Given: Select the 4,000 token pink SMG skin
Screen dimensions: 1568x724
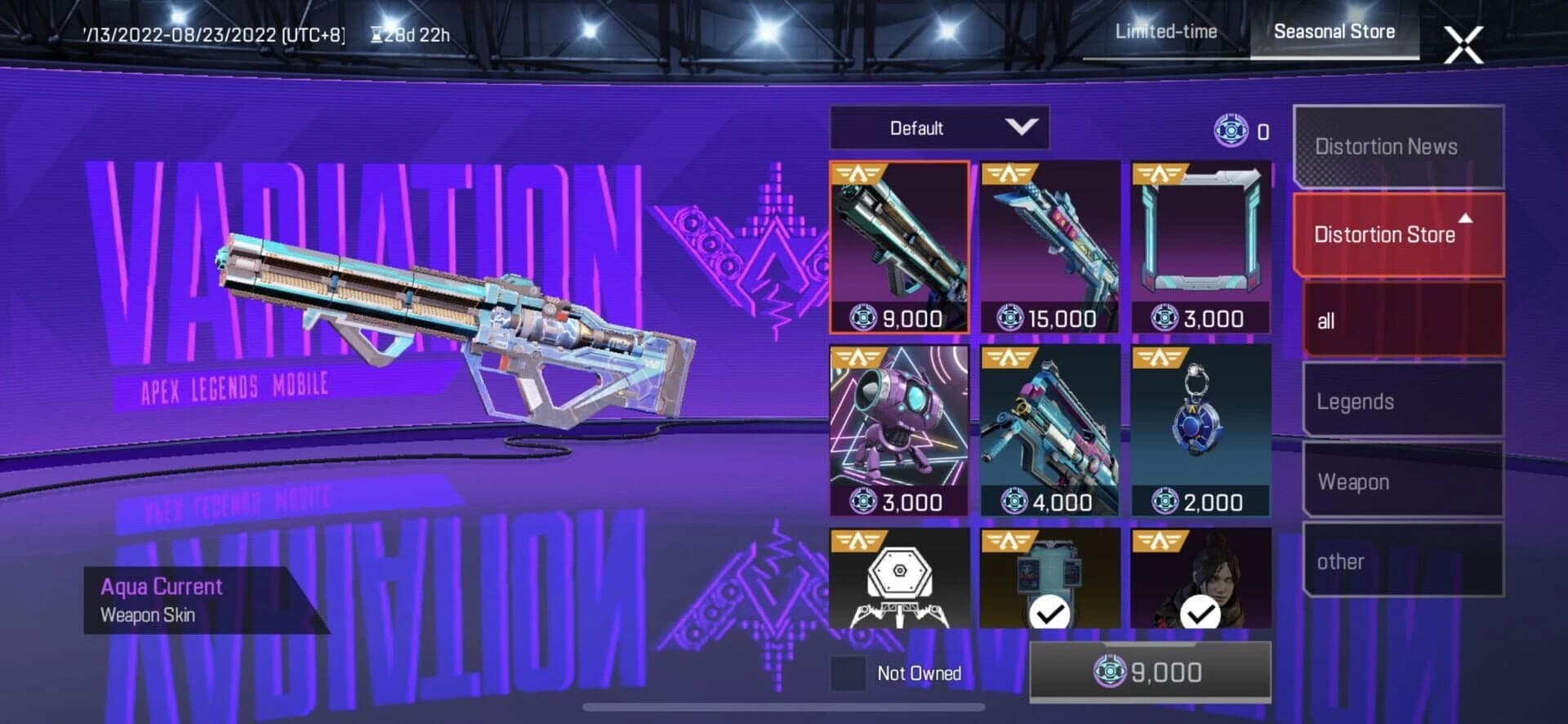Looking at the screenshot, I should tap(1049, 429).
